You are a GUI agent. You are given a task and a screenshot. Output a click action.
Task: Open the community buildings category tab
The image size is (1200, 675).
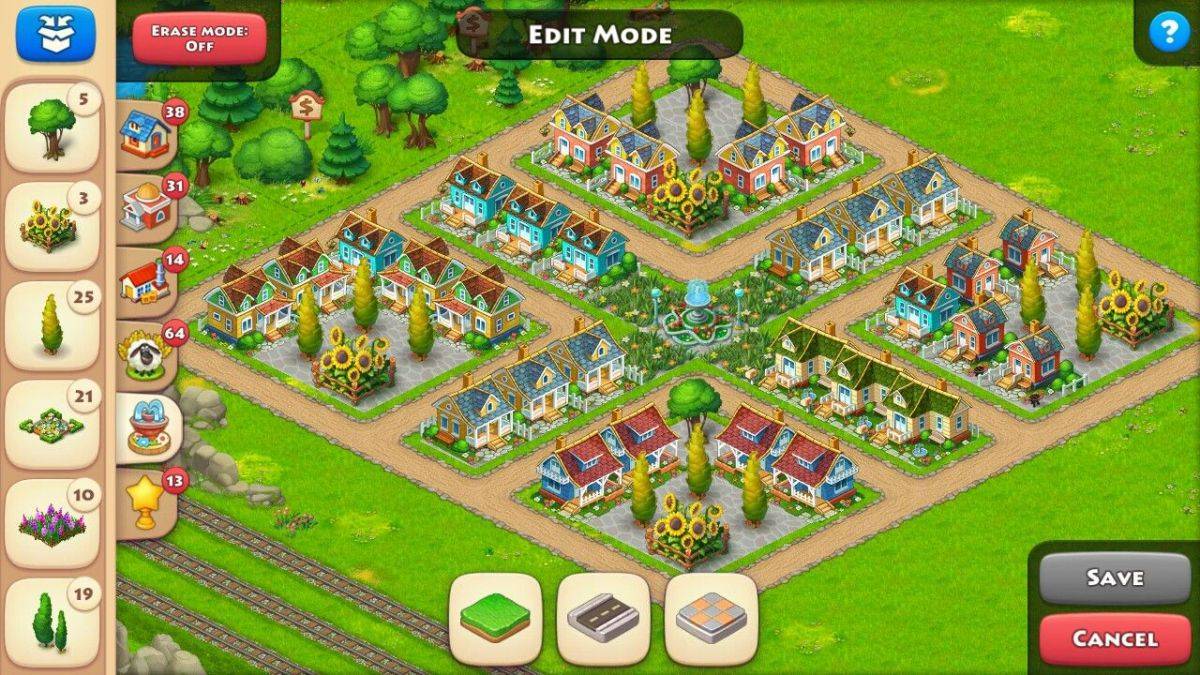point(147,208)
